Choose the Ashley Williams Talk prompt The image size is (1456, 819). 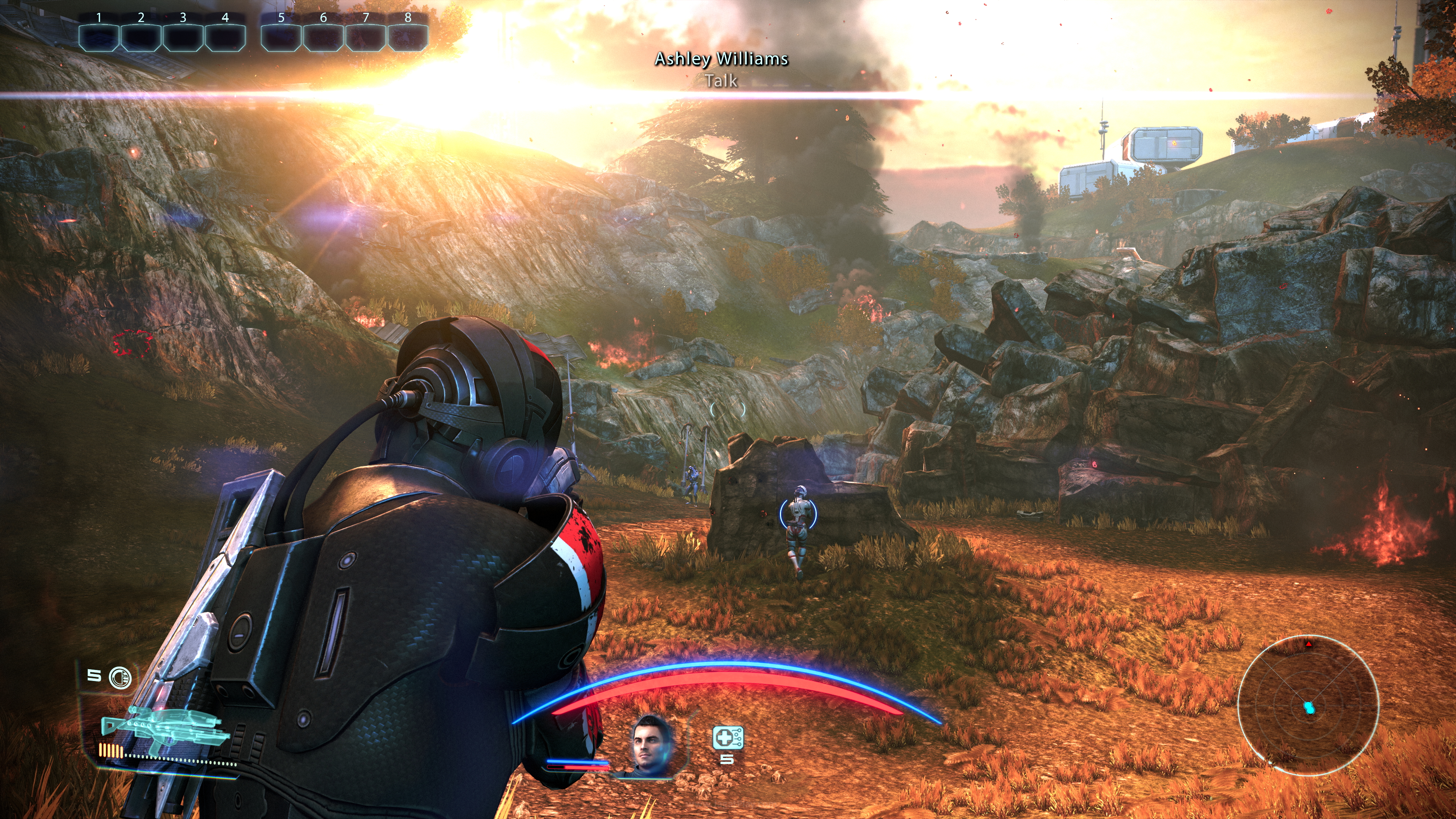[x=721, y=69]
